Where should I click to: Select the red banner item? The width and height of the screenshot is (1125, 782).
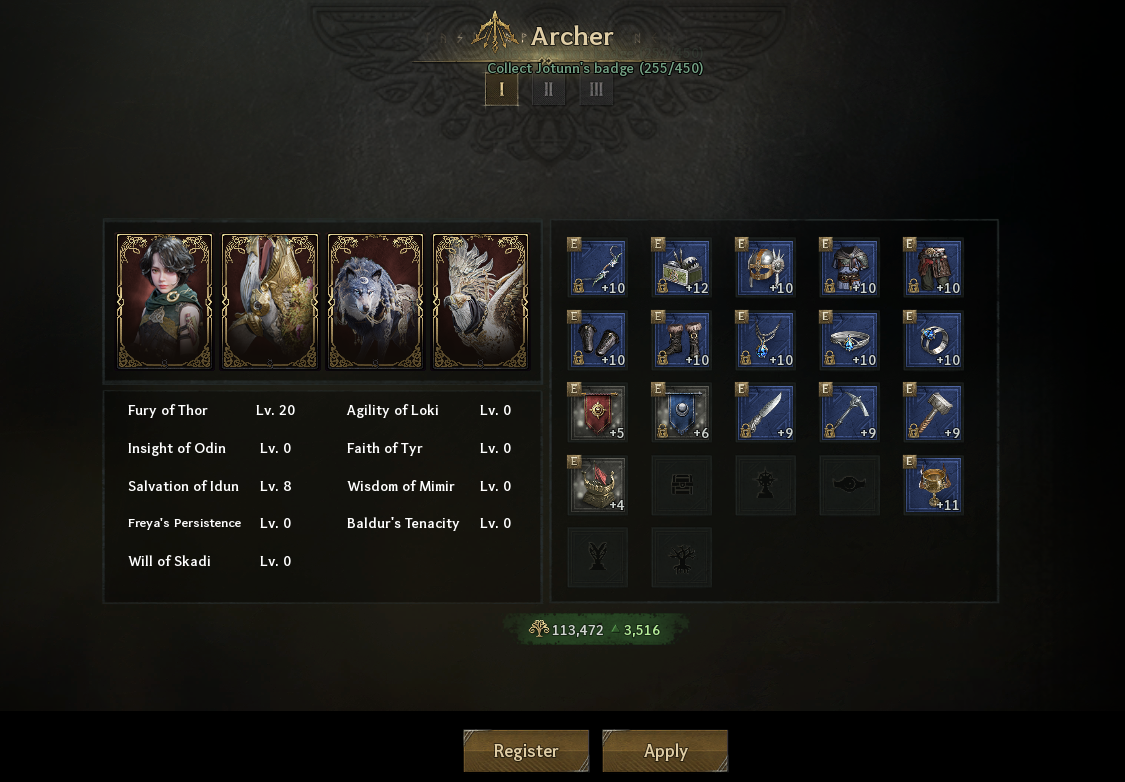tap(598, 413)
